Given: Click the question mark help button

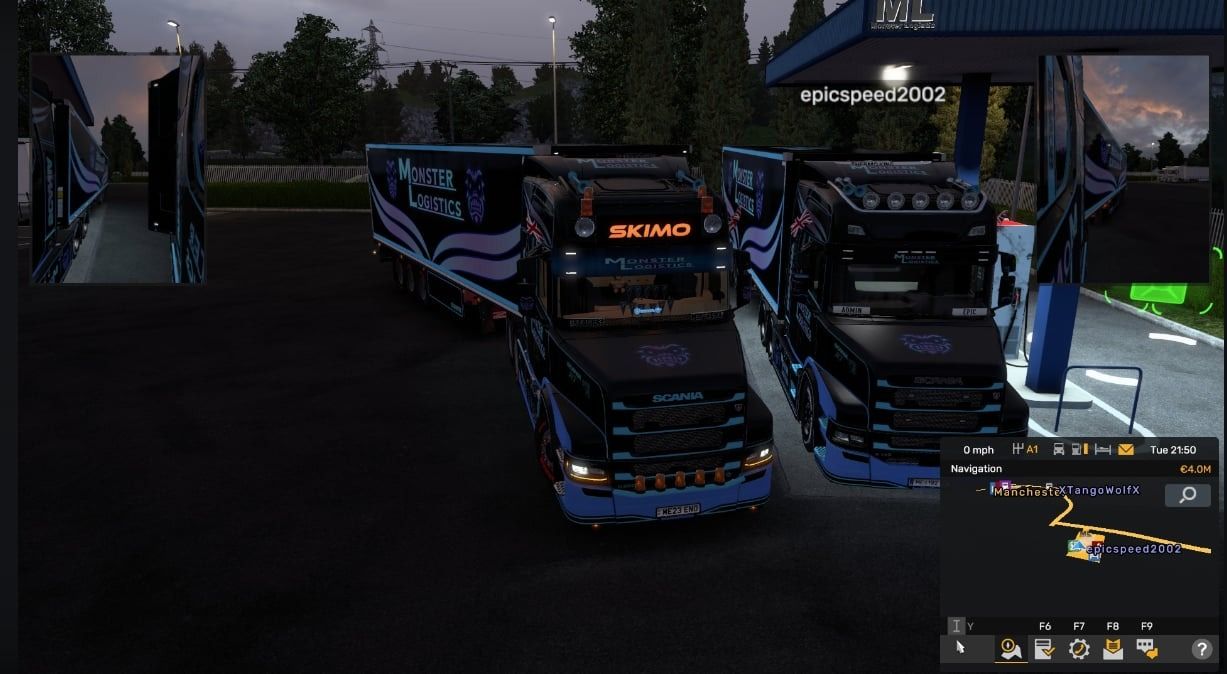Looking at the screenshot, I should click(x=1201, y=649).
